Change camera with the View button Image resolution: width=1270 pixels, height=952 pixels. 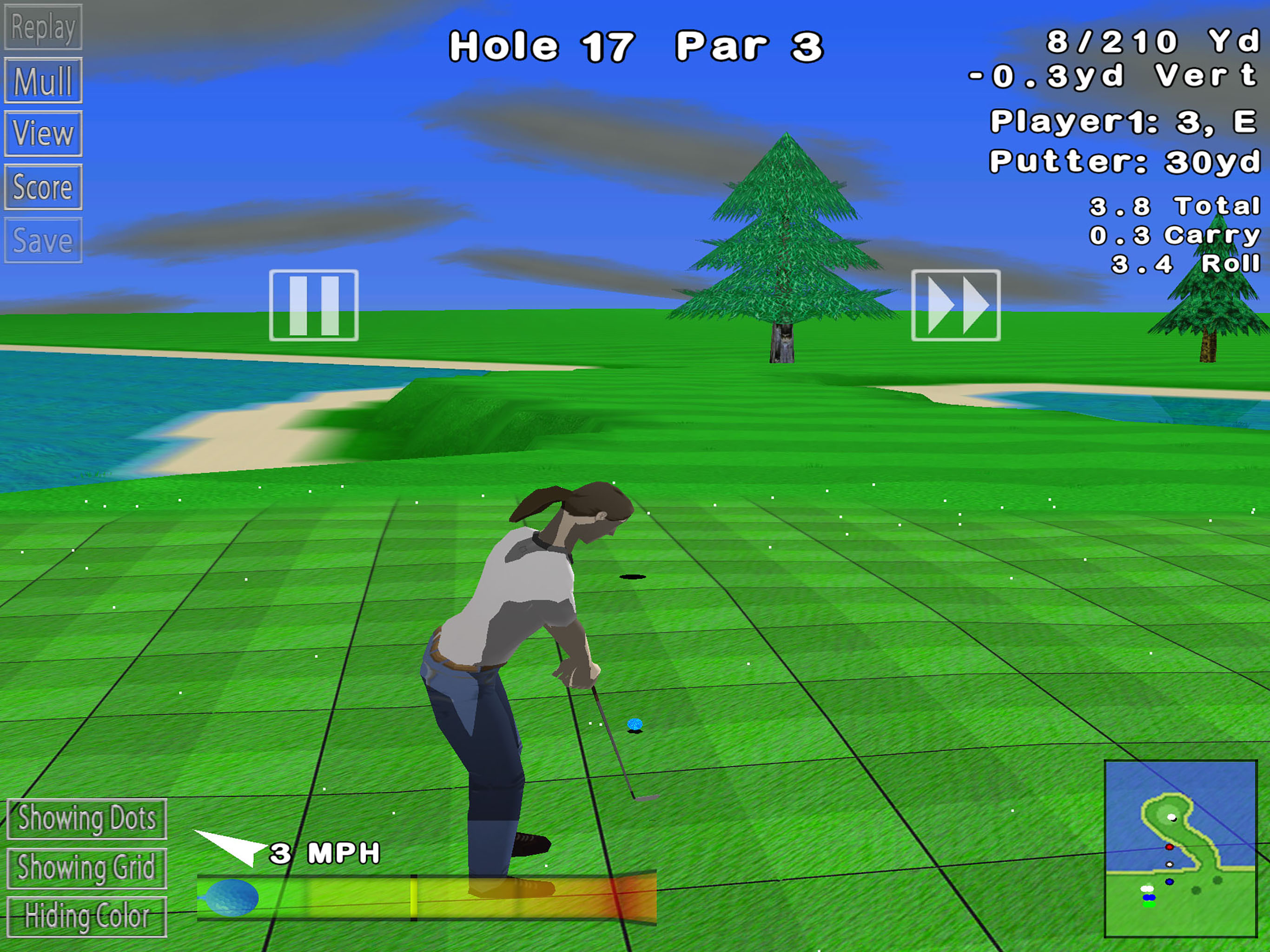[43, 134]
